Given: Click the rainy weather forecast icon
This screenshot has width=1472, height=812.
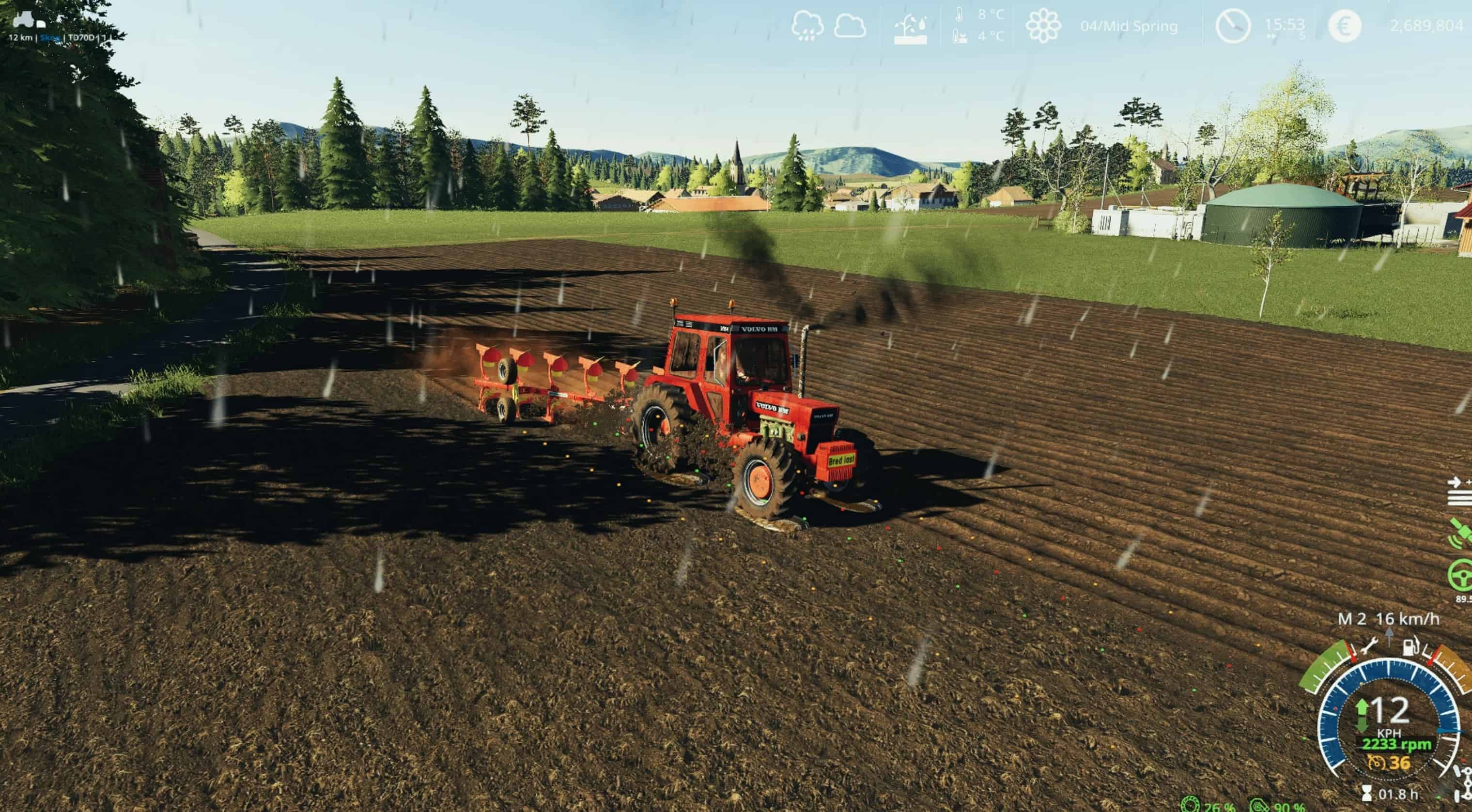Looking at the screenshot, I should (807, 26).
